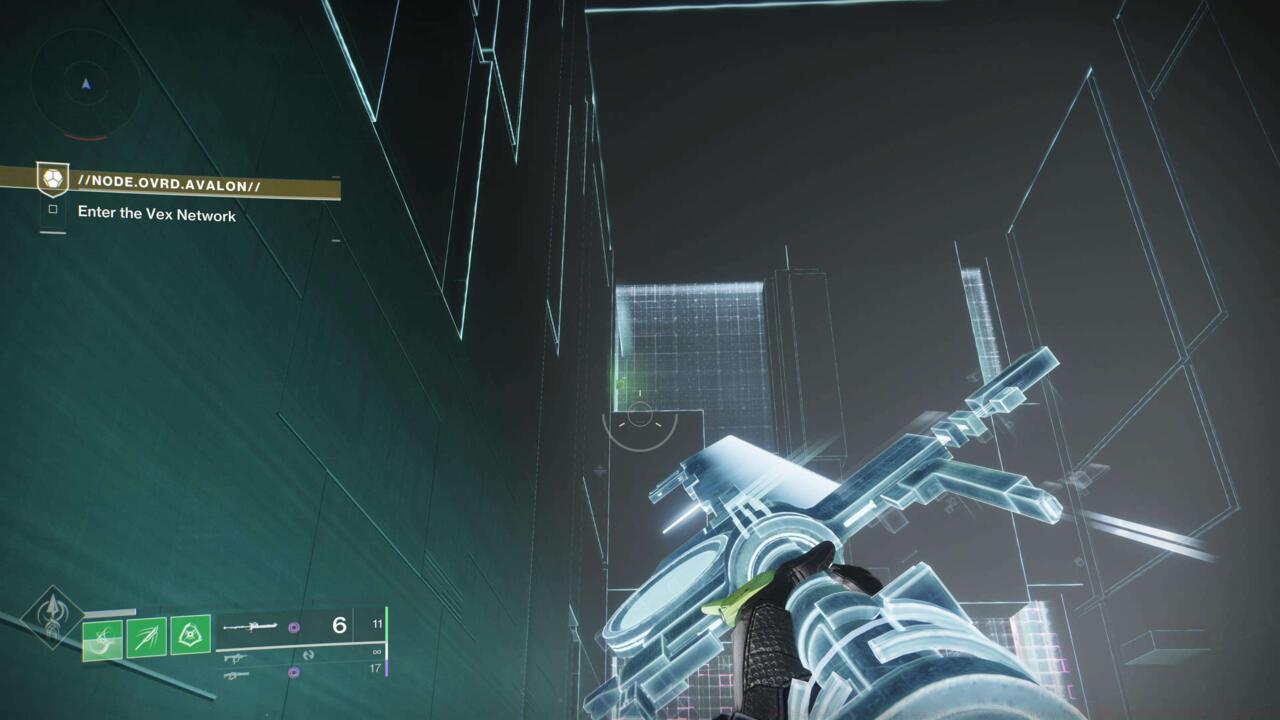Click the infinity ammo symbol for the SMG
Screen dimensions: 1280x720
(377, 650)
